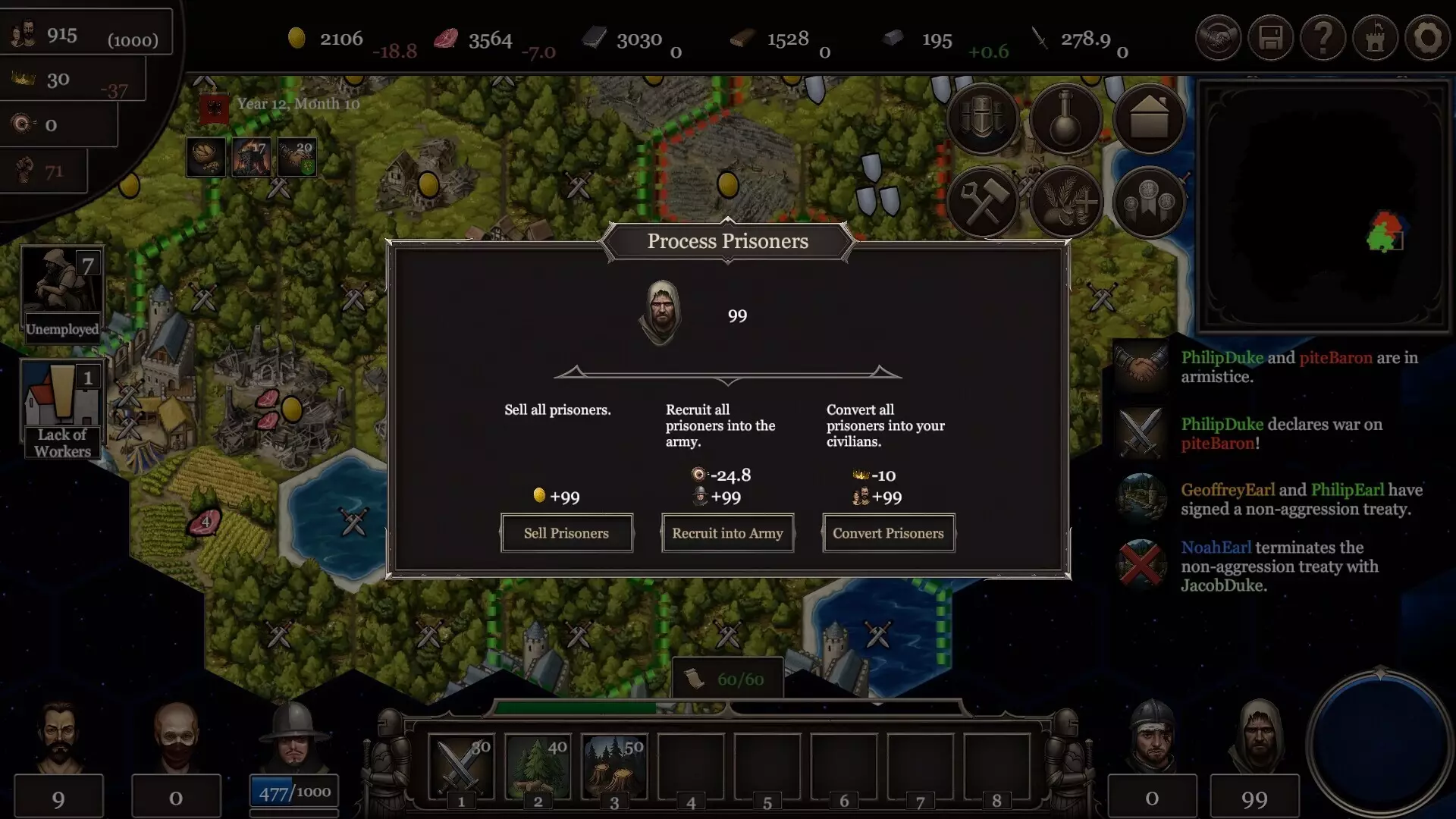Open the gear settings menu

[1427, 38]
